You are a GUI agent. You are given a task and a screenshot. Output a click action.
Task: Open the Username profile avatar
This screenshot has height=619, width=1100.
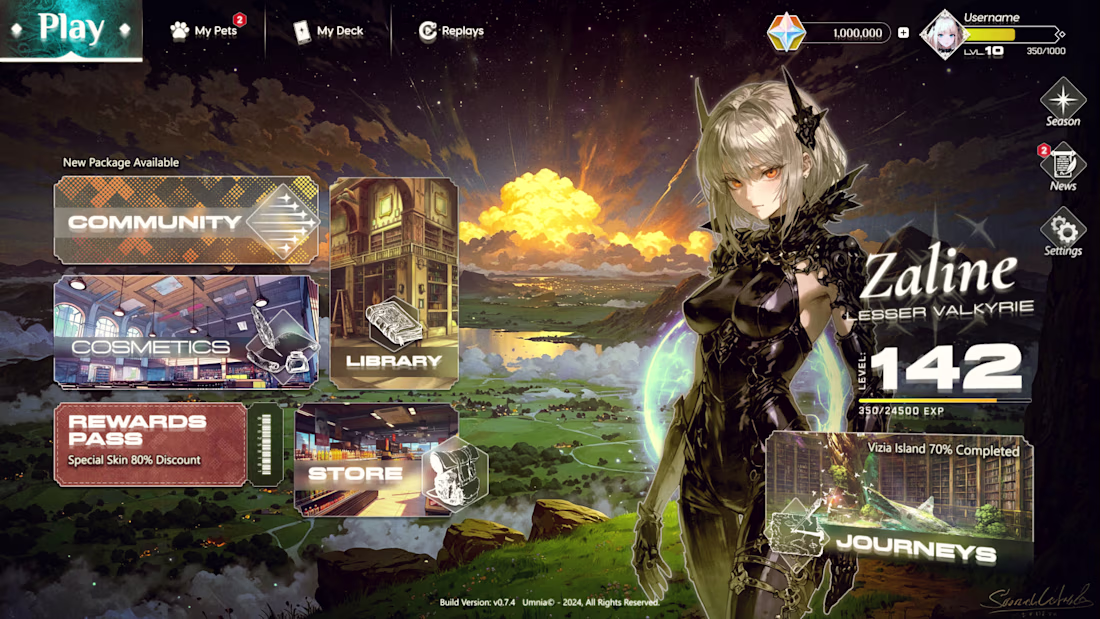tap(944, 34)
